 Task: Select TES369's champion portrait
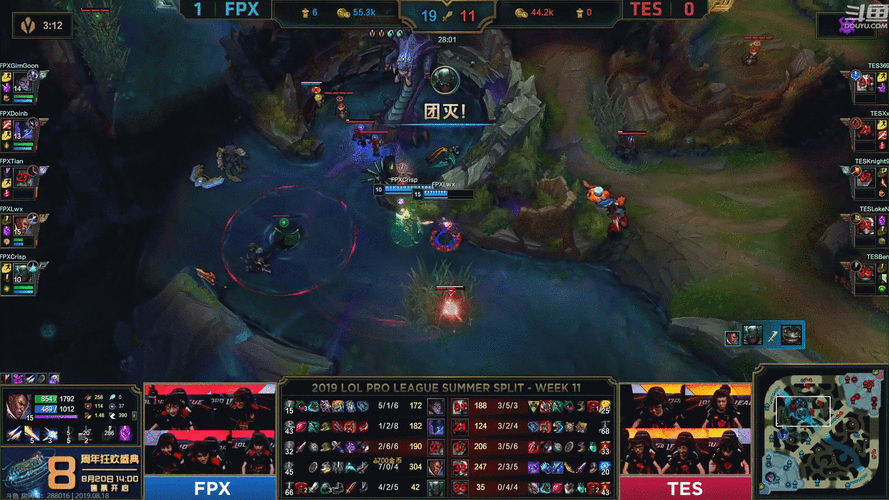coord(865,82)
